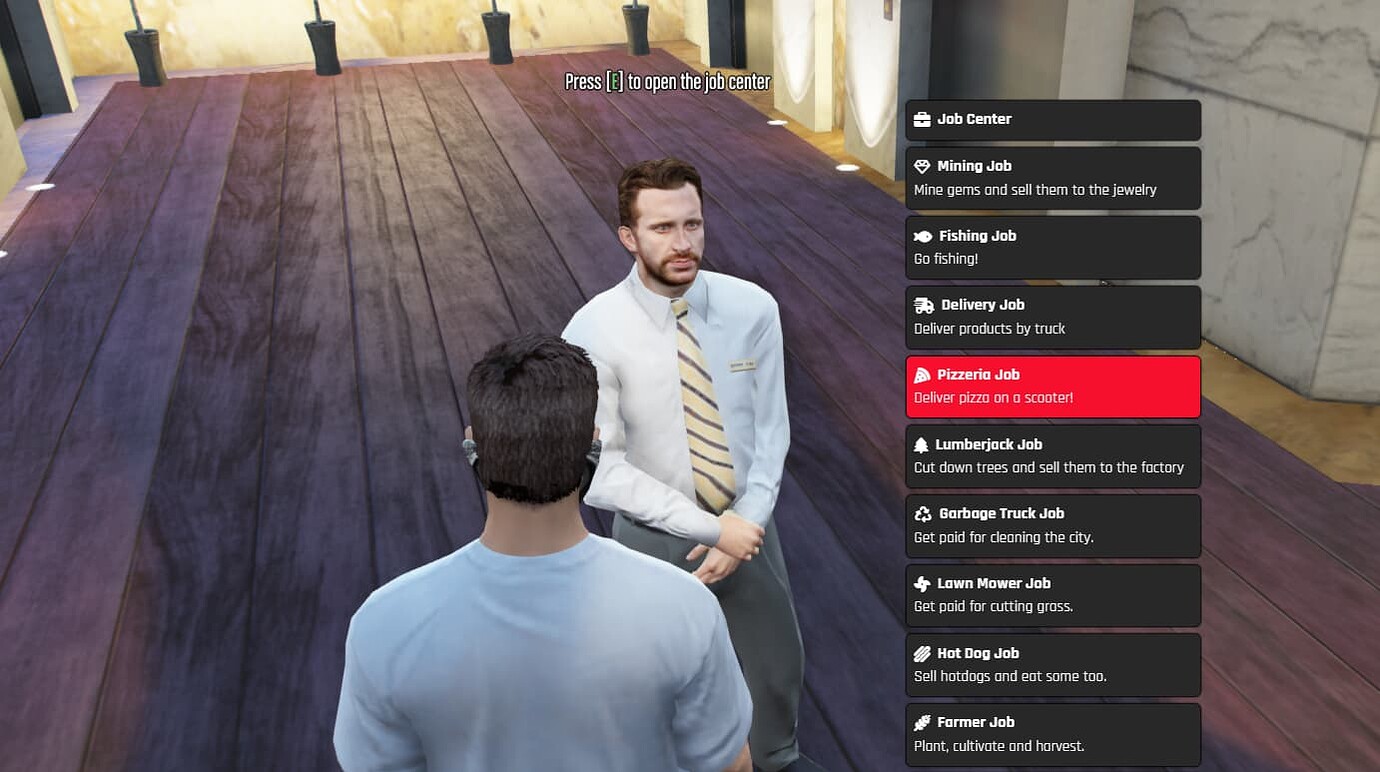This screenshot has width=1380, height=772.
Task: Pick the Lumberjack Job option
Action: [x=1052, y=456]
